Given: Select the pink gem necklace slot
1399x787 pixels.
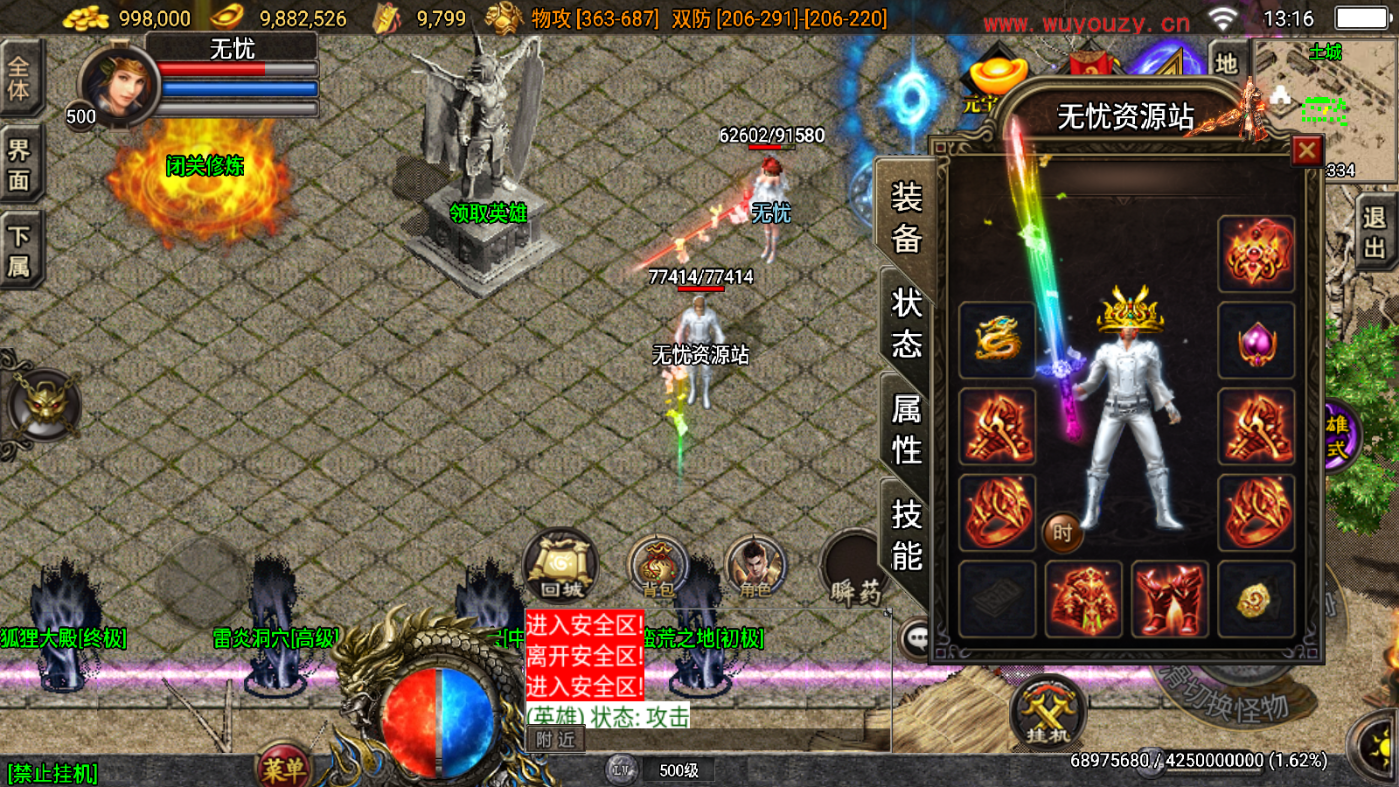Looking at the screenshot, I should coord(1256,341).
